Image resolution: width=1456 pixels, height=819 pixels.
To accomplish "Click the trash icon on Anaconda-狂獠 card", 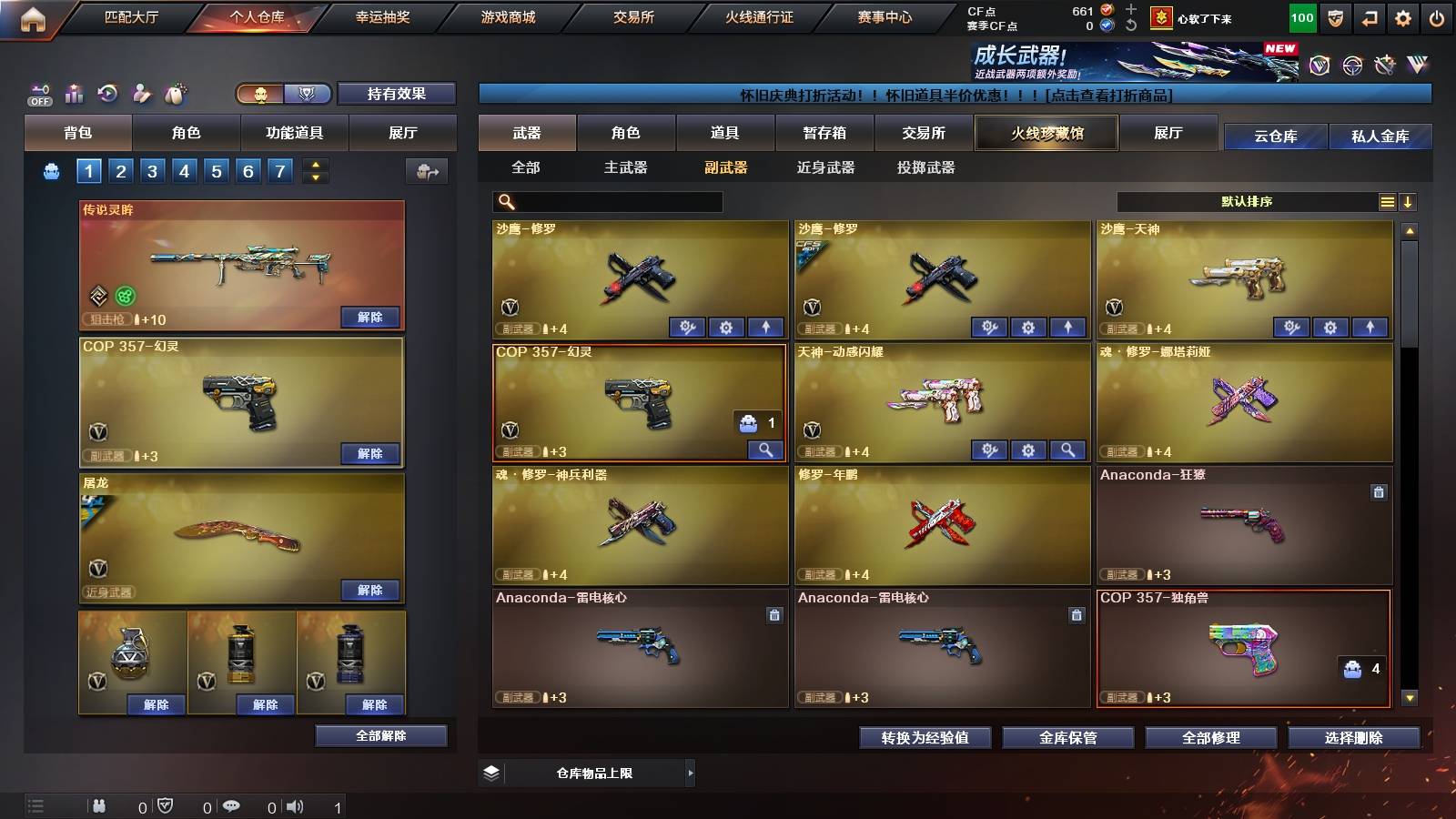I will tap(1380, 490).
